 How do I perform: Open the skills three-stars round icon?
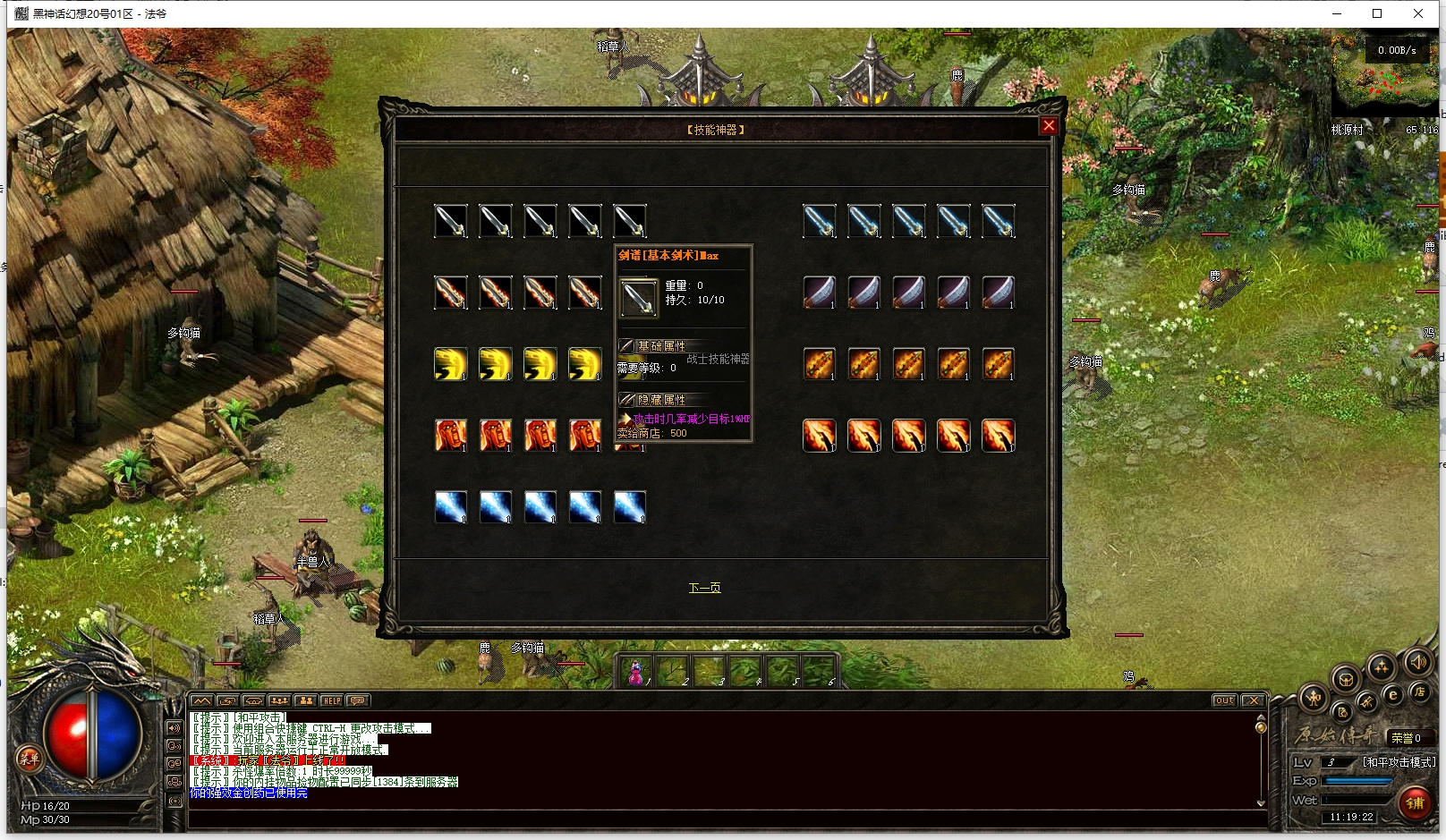click(x=1381, y=667)
